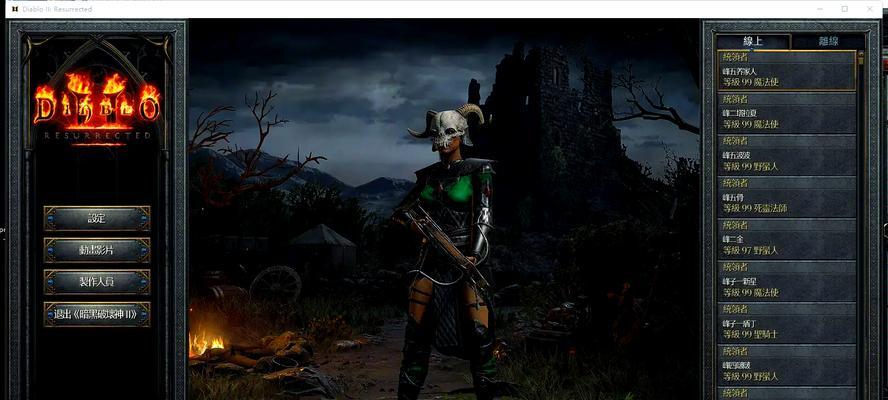Pick the level 99 聖騎士 character

click(x=787, y=329)
